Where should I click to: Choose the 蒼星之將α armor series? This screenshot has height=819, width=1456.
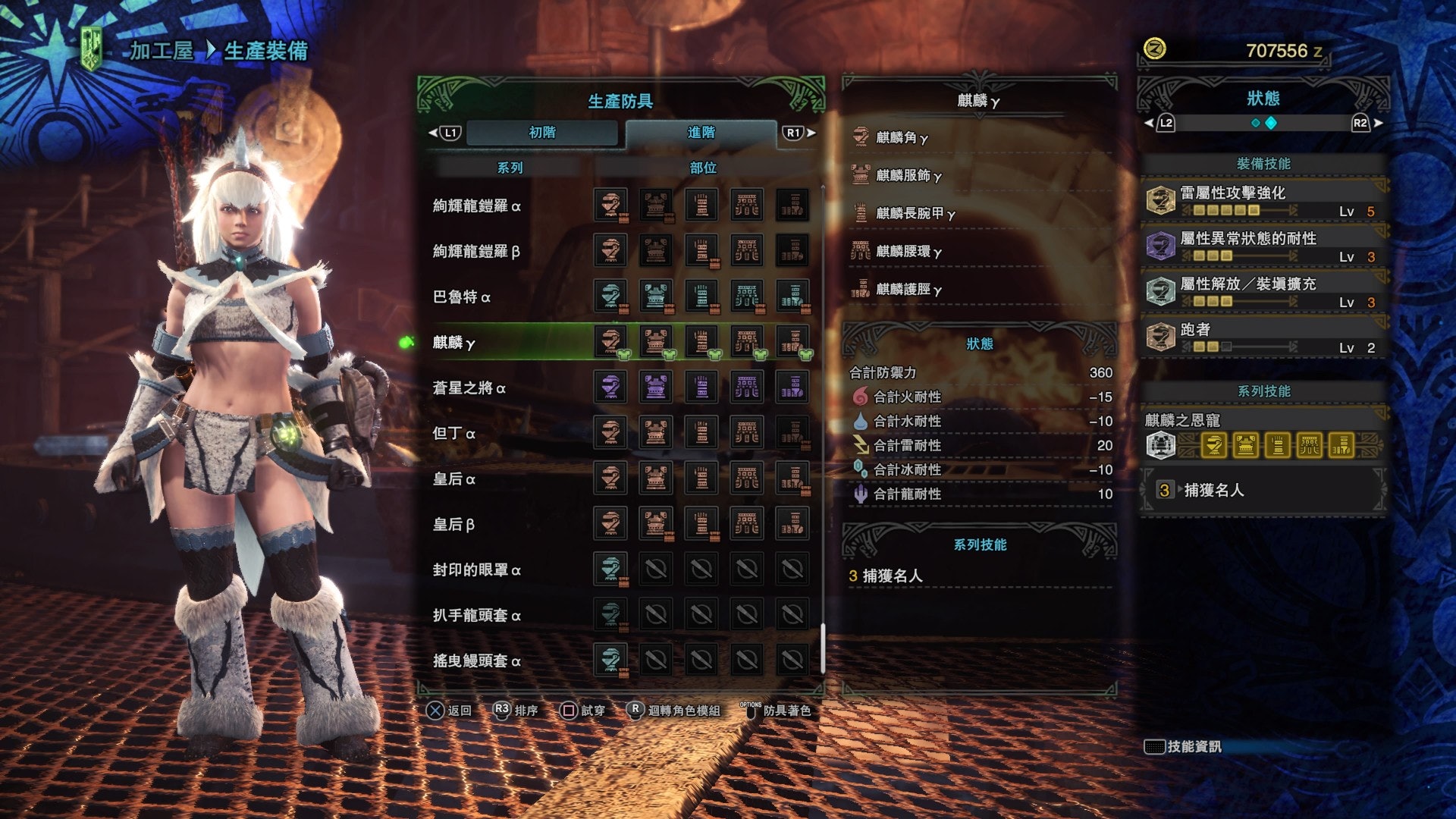pos(469,388)
